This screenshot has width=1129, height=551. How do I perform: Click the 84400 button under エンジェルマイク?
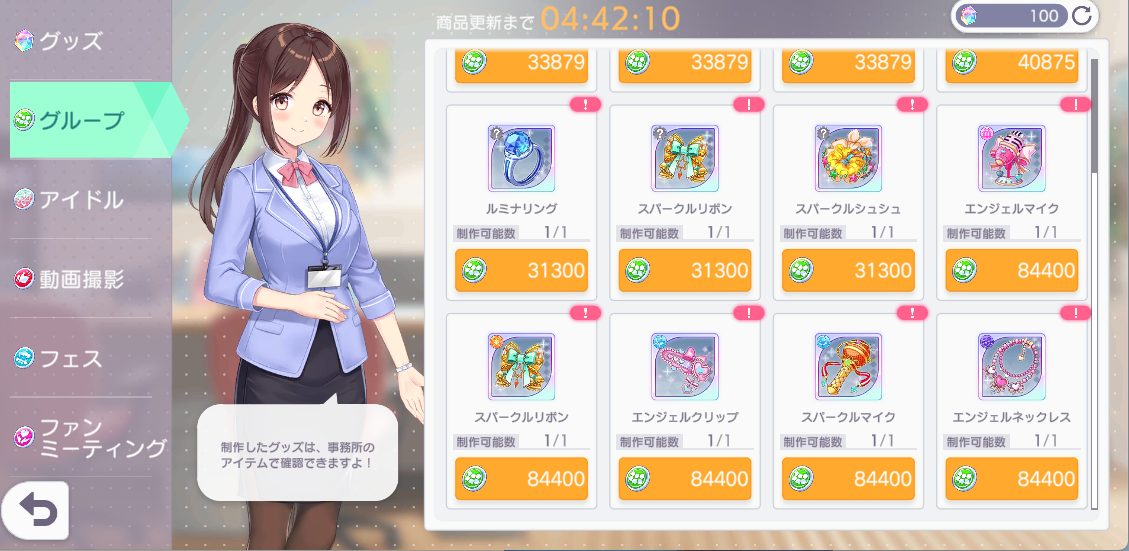pos(1011,271)
